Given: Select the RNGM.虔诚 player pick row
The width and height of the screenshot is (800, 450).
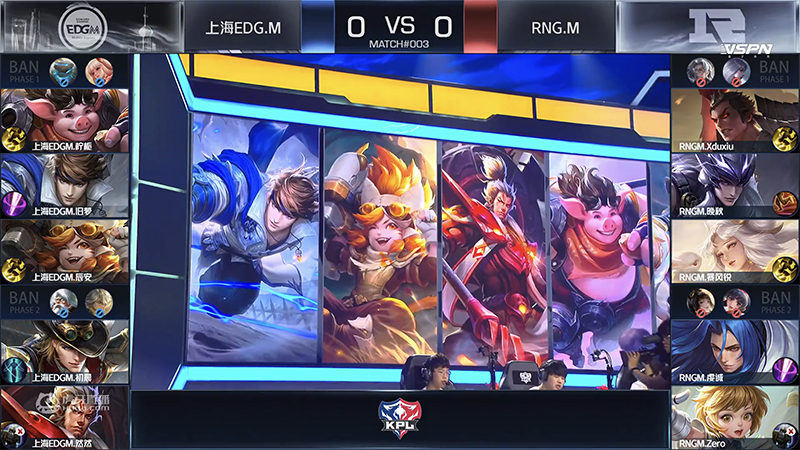Looking at the screenshot, I should tap(734, 352).
